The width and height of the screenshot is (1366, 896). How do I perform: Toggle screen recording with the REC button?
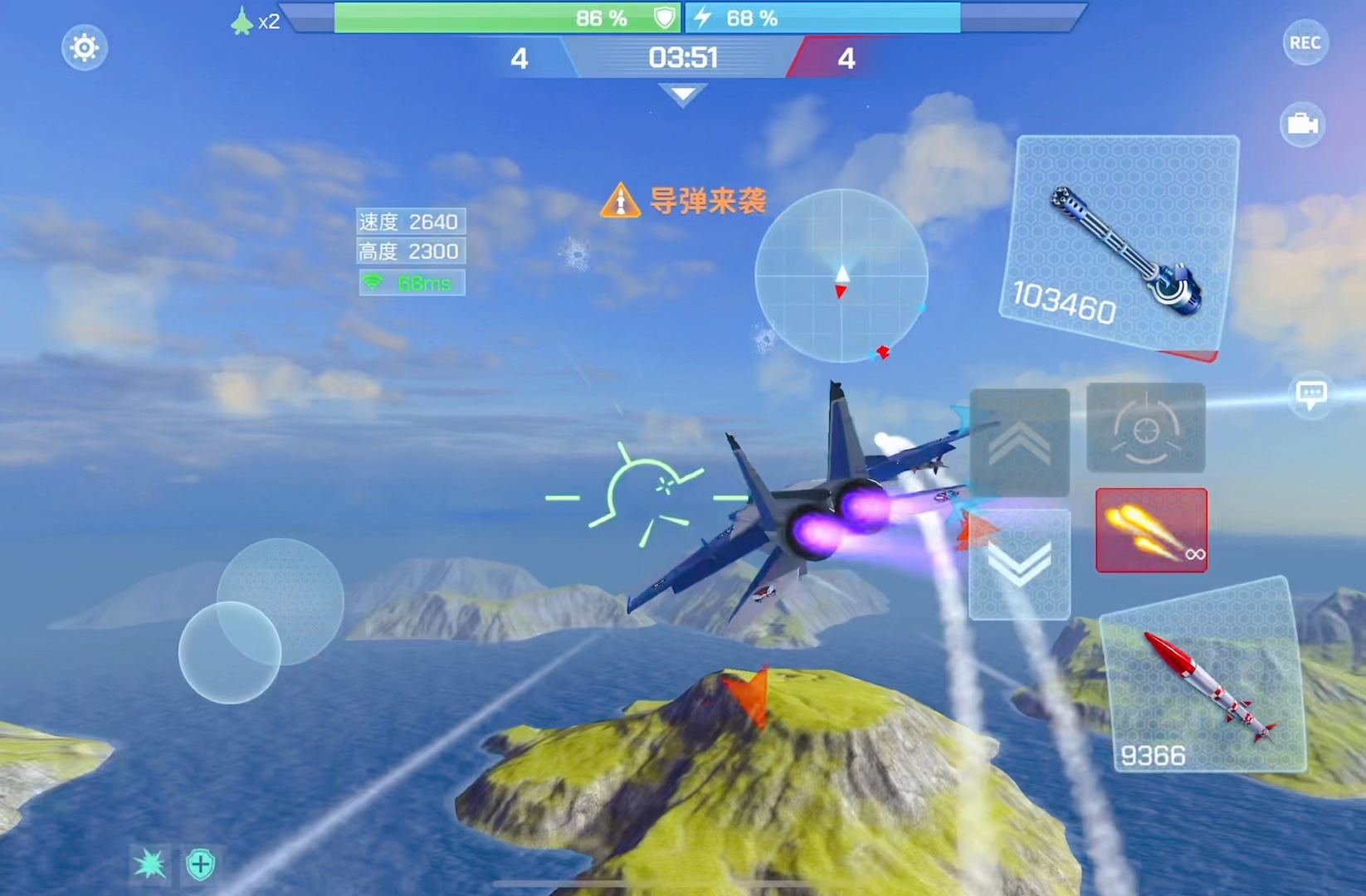1305,41
